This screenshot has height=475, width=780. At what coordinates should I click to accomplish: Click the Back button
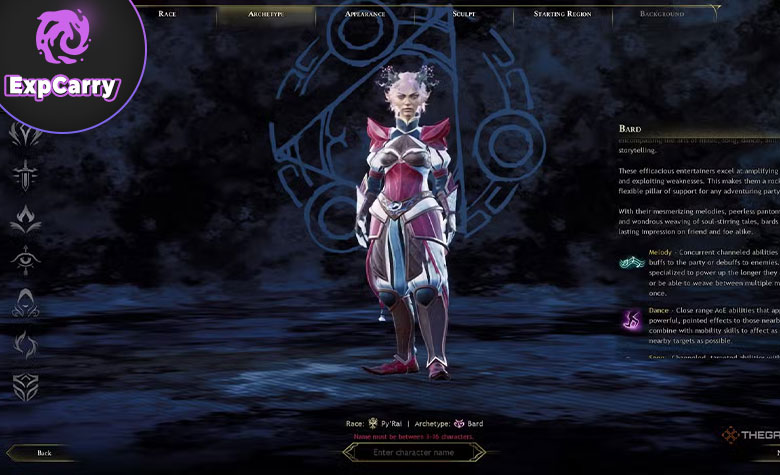pyautogui.click(x=44, y=453)
